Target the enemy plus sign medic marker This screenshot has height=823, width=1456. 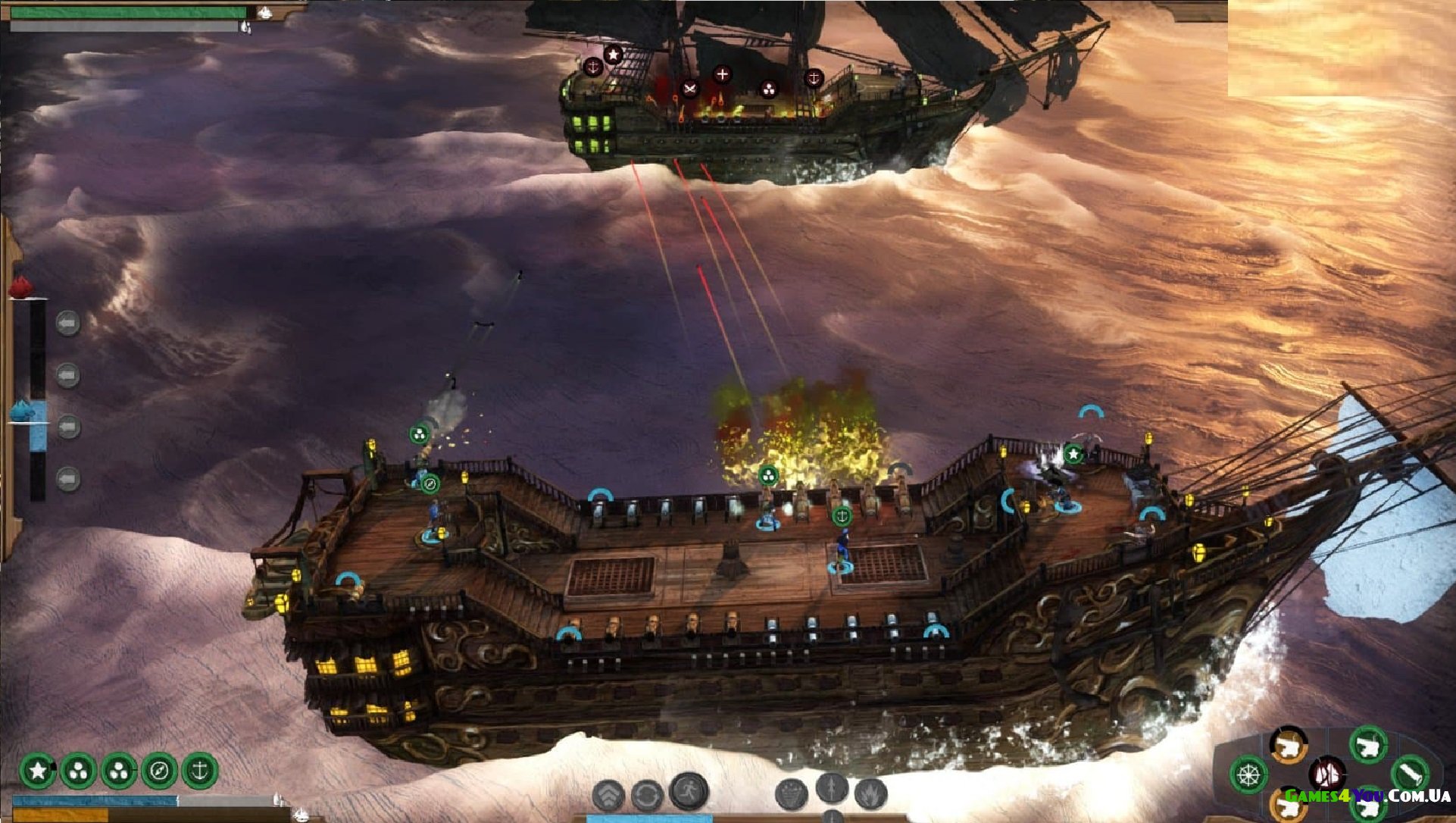point(722,74)
